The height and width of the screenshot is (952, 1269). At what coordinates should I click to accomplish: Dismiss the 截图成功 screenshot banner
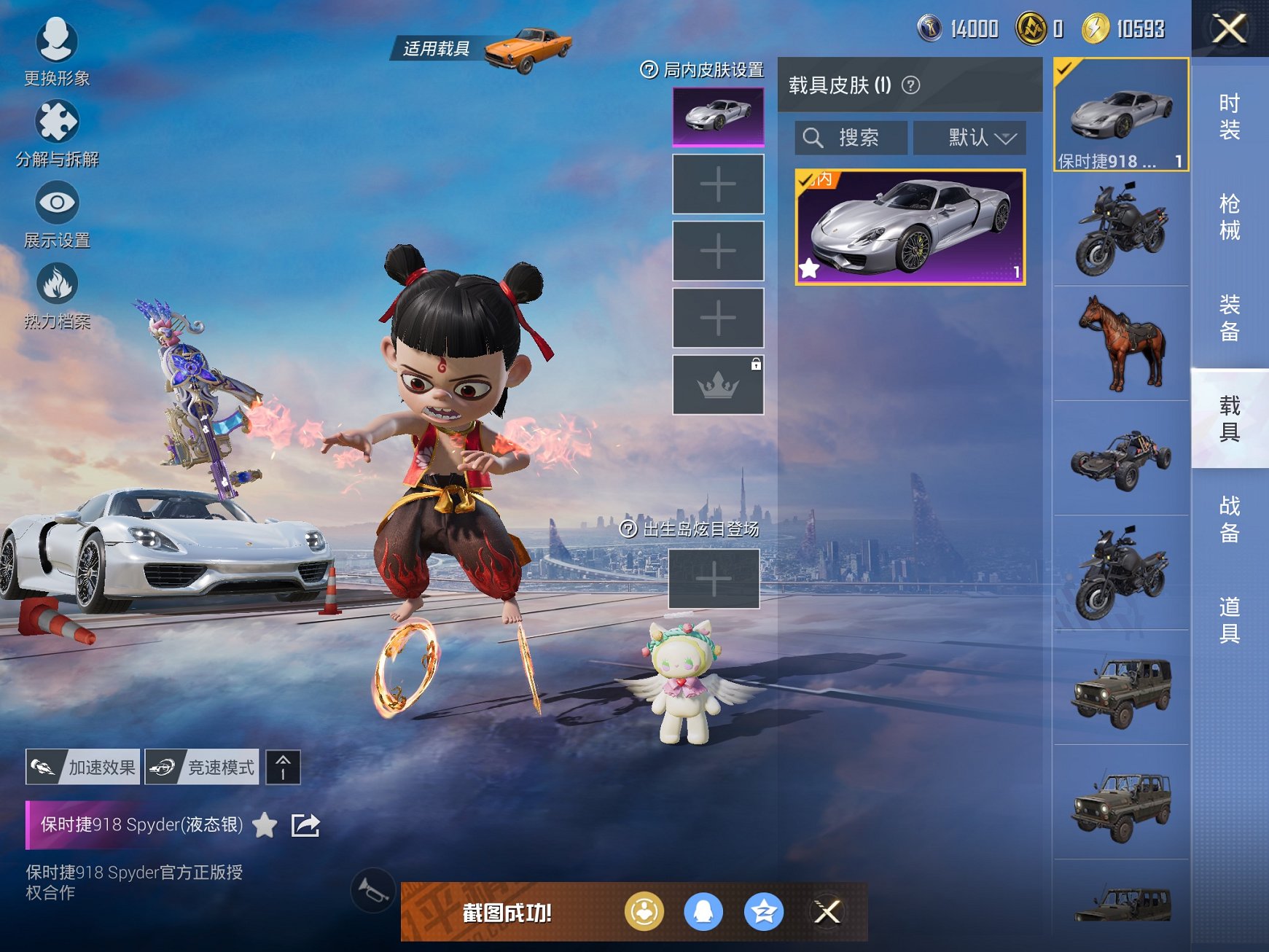[827, 912]
